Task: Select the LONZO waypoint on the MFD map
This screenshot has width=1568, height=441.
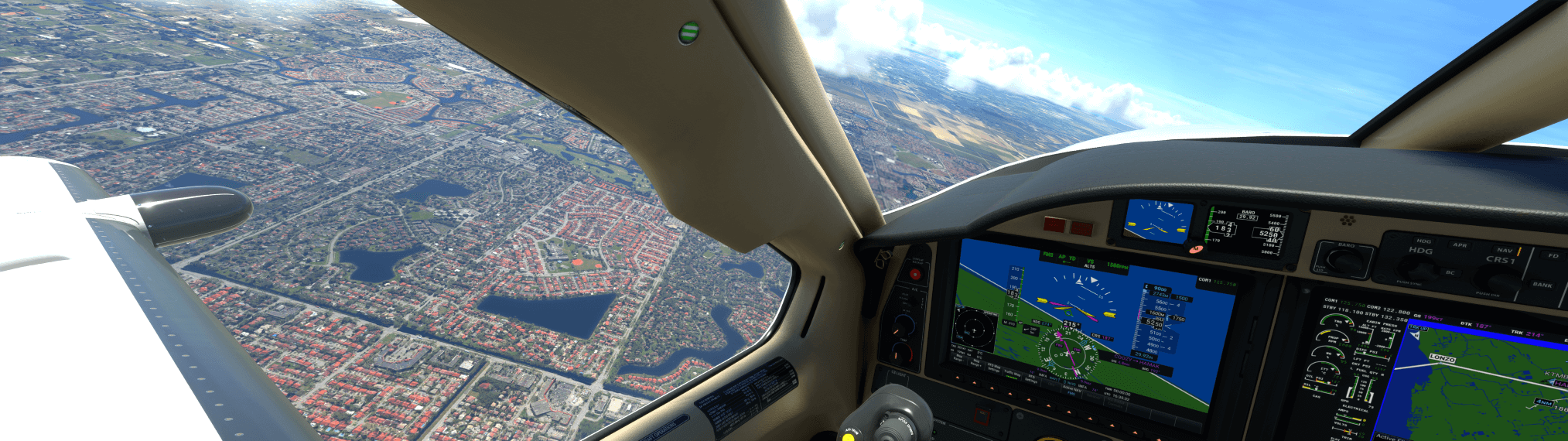Action: [1441, 359]
